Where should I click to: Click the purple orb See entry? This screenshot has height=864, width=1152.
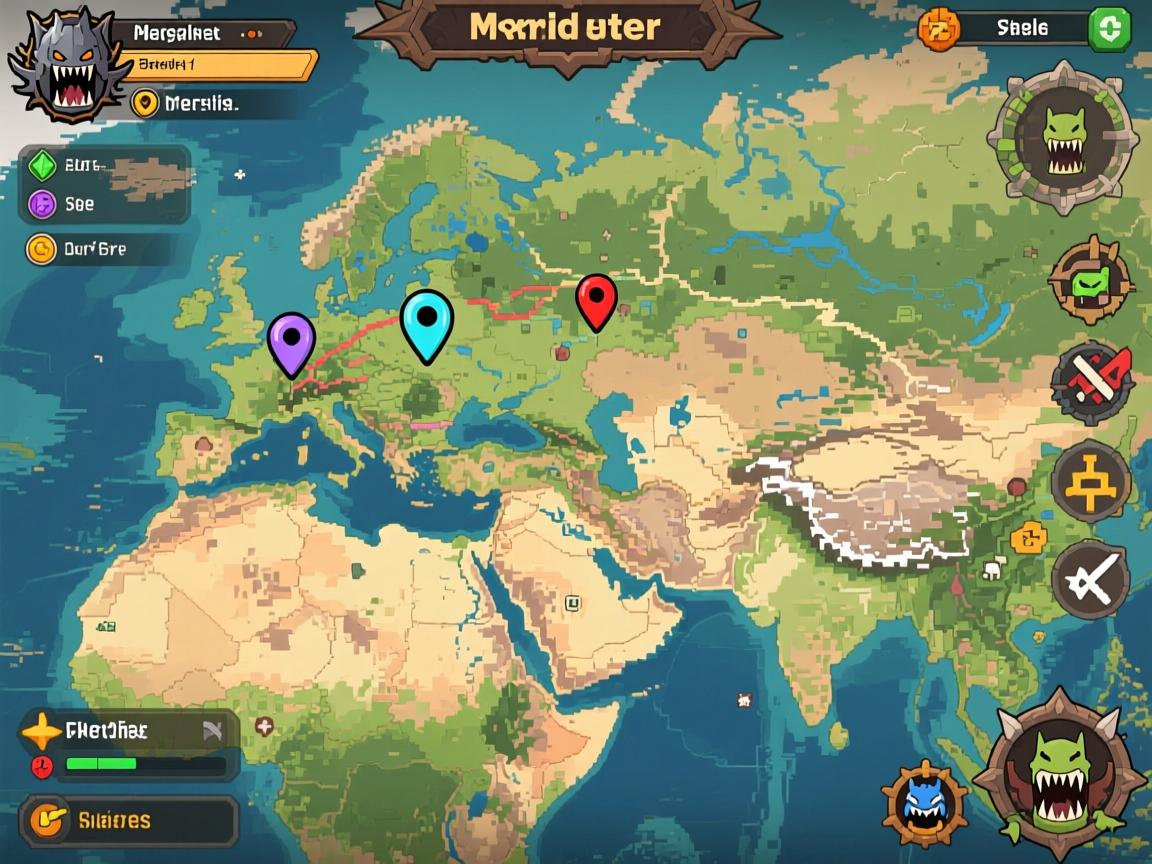click(104, 204)
